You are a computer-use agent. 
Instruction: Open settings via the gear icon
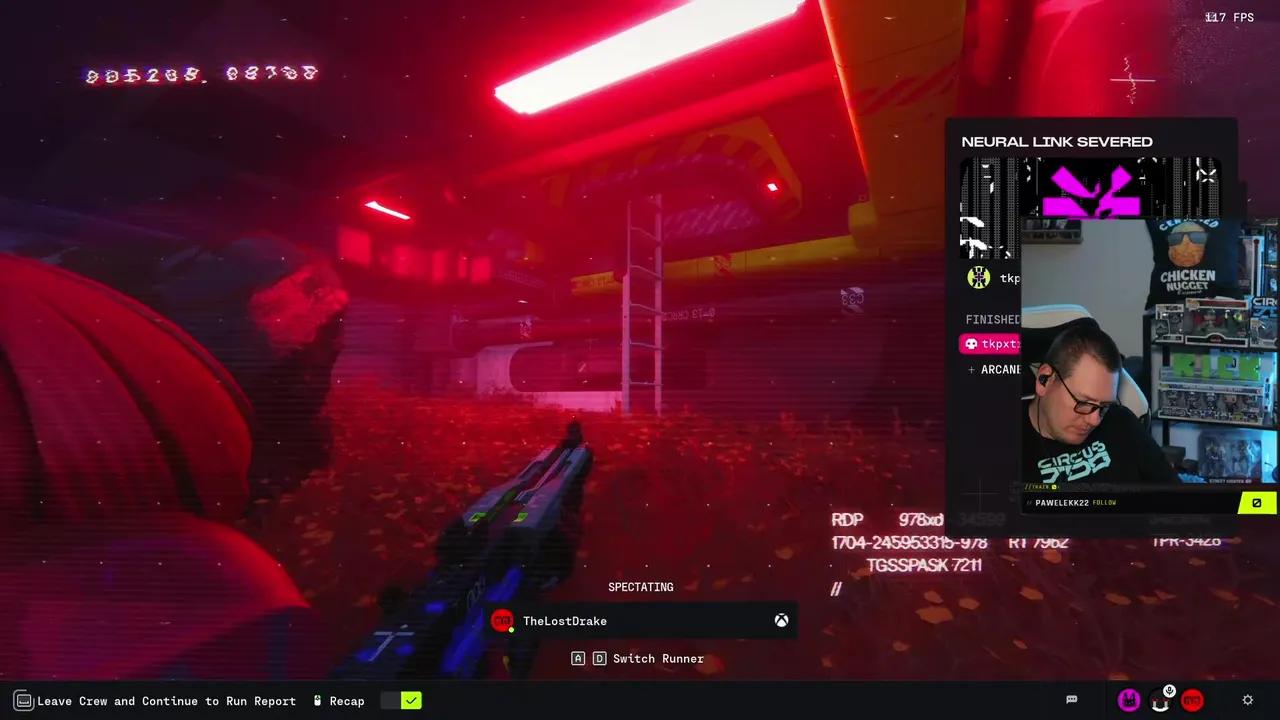[x=1247, y=700]
